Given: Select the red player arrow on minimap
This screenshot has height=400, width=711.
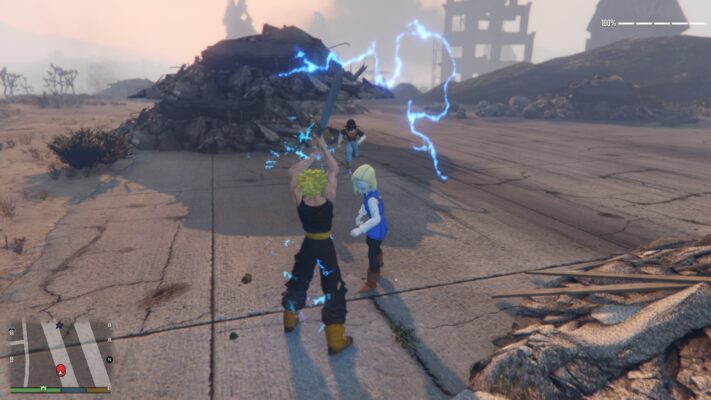Looking at the screenshot, I should pos(61,371).
